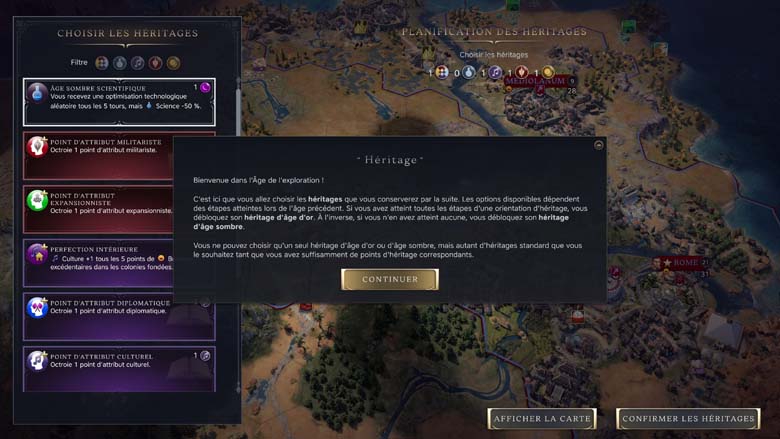Confirm the chosen legacies

click(688, 418)
